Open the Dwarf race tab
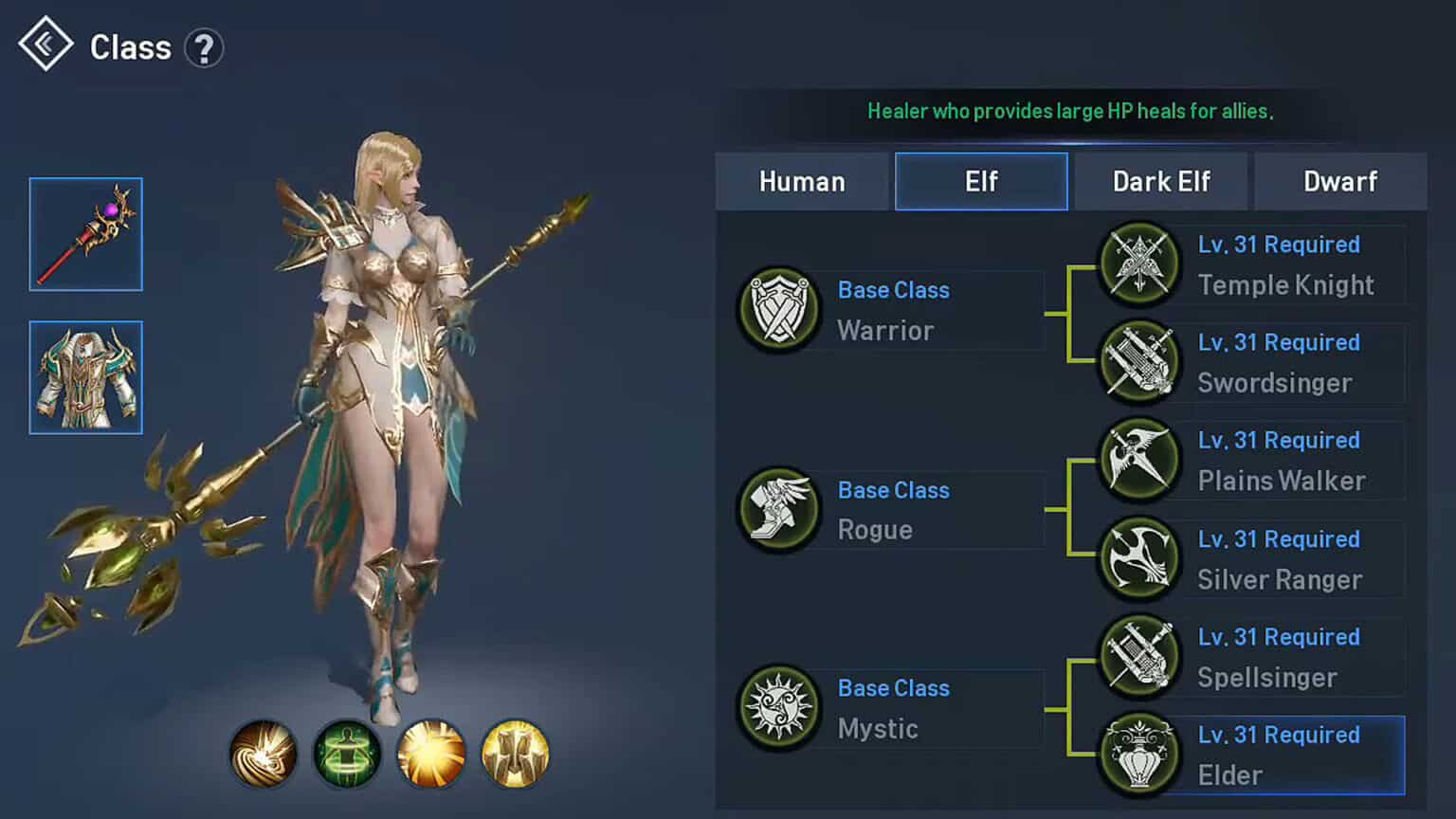 1340,181
